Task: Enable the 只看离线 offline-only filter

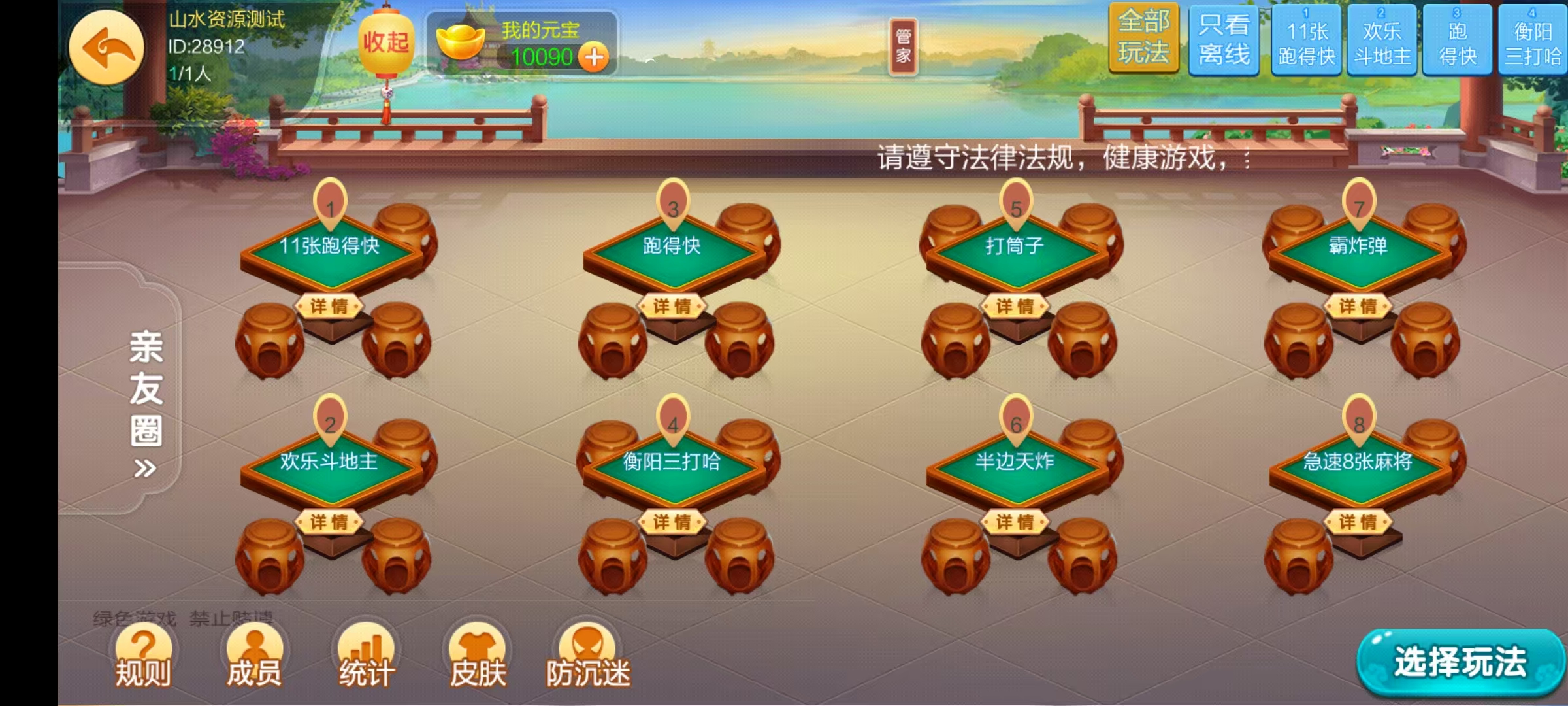Action: tap(1223, 41)
